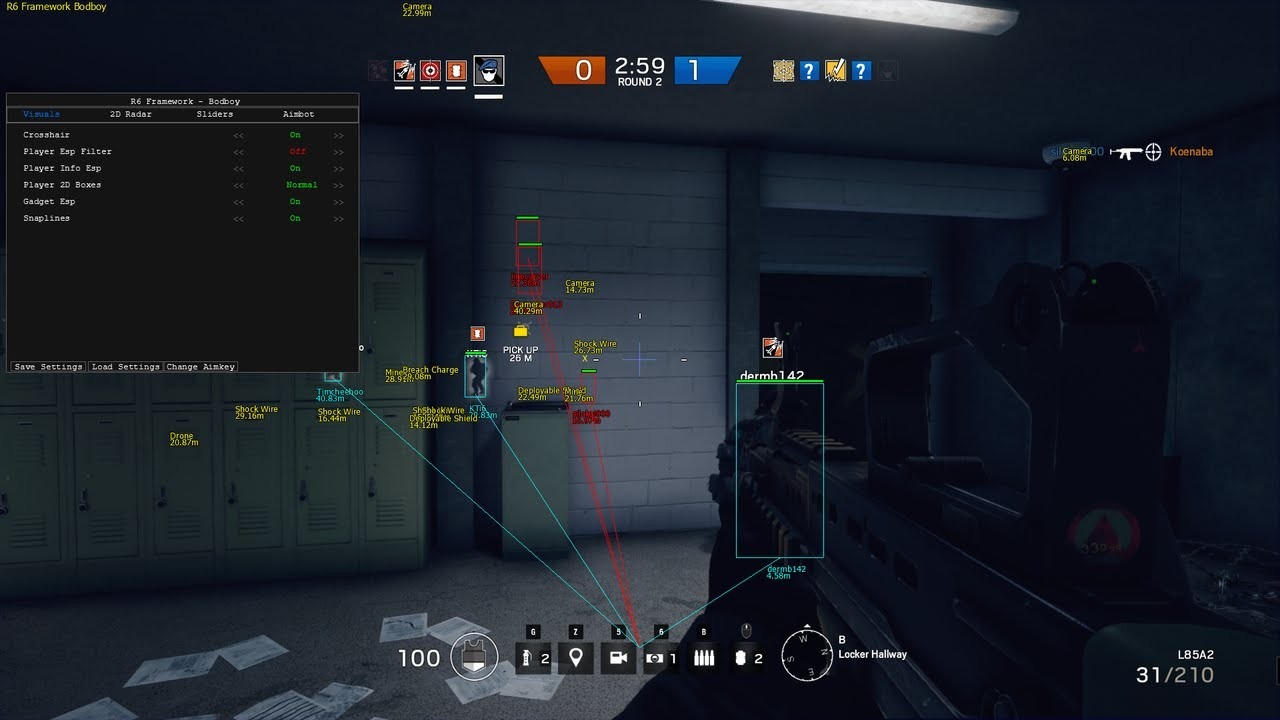Select the smoke grenade gadget icon
This screenshot has width=1280, height=720.
[x=533, y=657]
